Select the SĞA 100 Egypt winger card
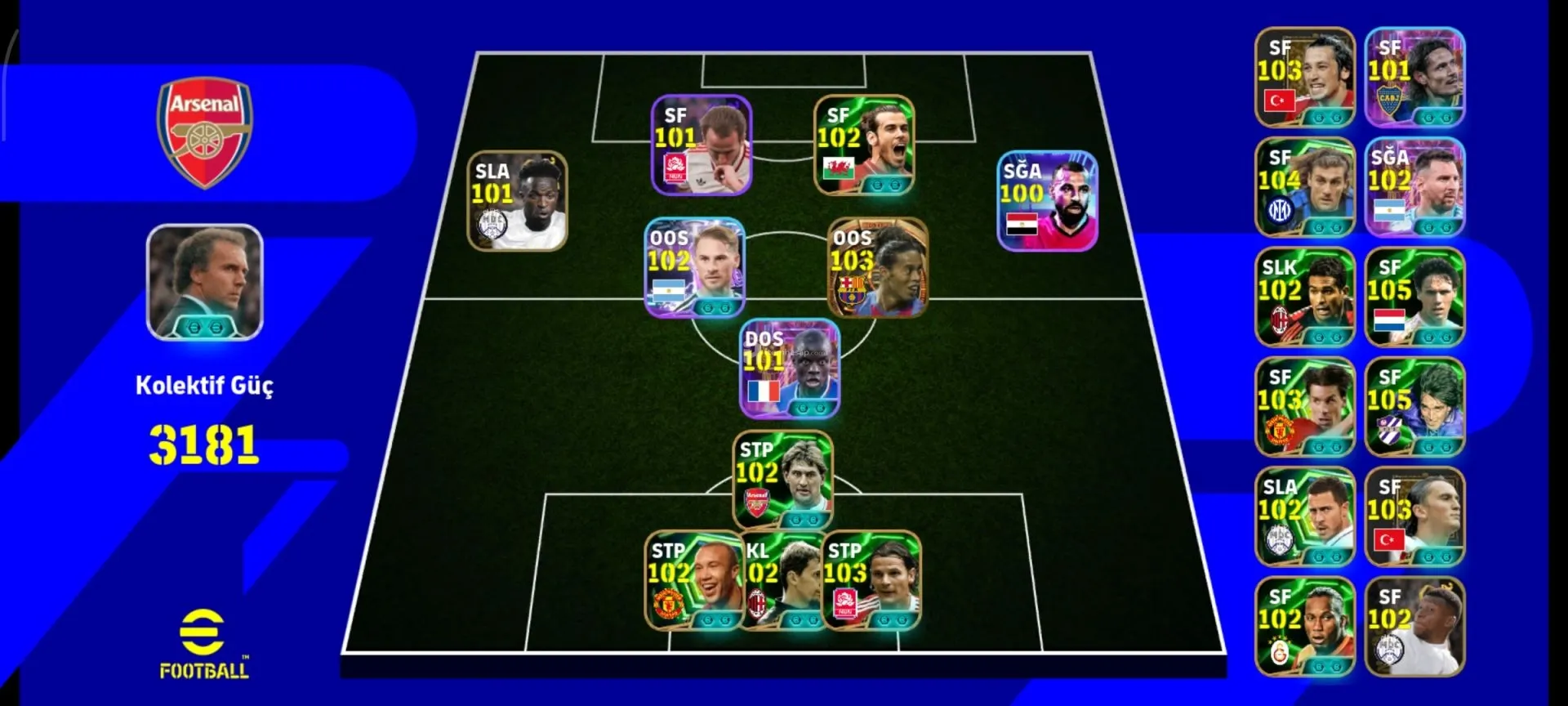The width and height of the screenshot is (1568, 706). (x=1047, y=200)
